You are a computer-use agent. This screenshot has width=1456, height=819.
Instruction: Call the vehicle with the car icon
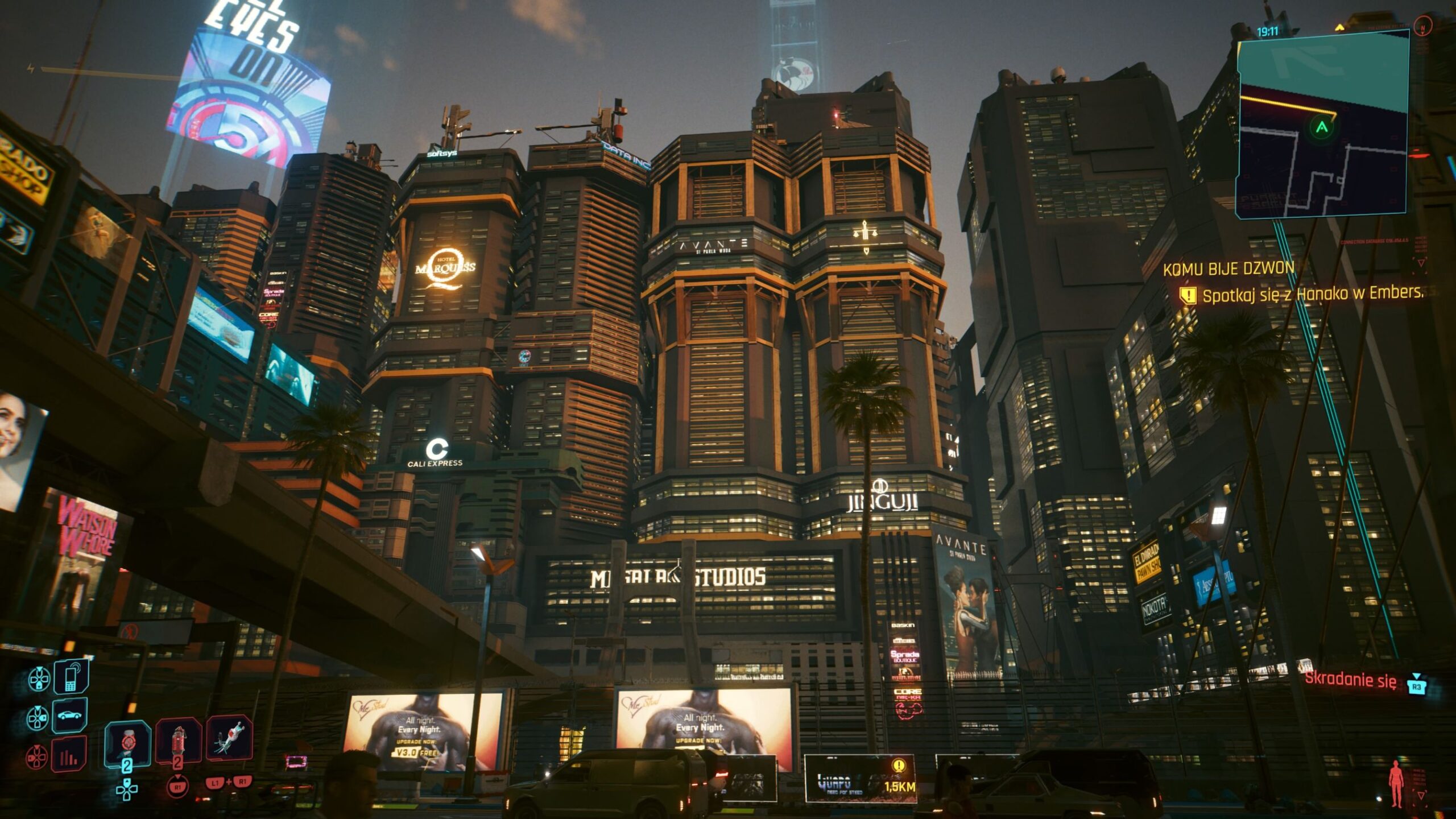click(69, 715)
